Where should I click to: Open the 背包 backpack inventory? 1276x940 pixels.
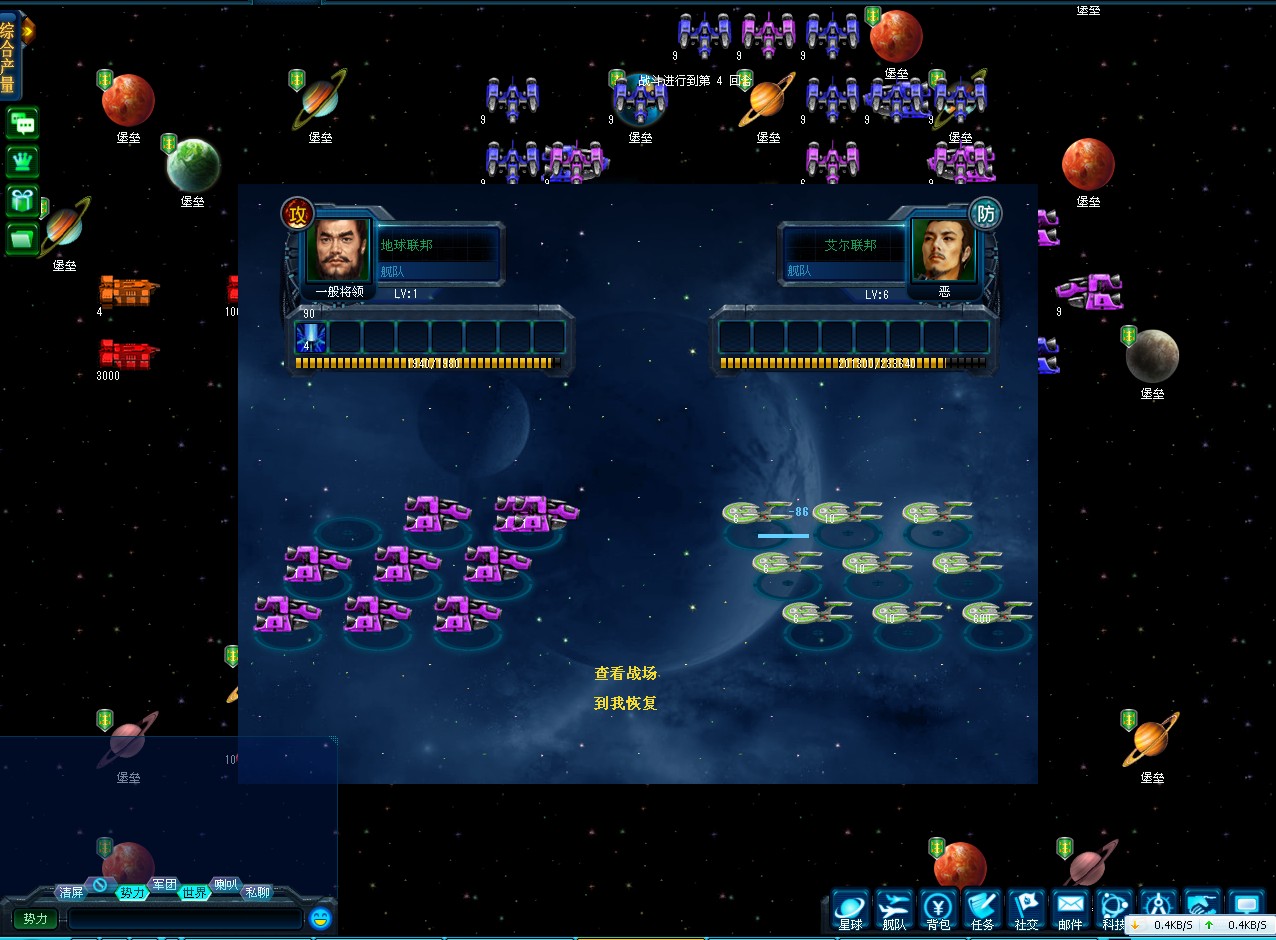click(x=938, y=908)
